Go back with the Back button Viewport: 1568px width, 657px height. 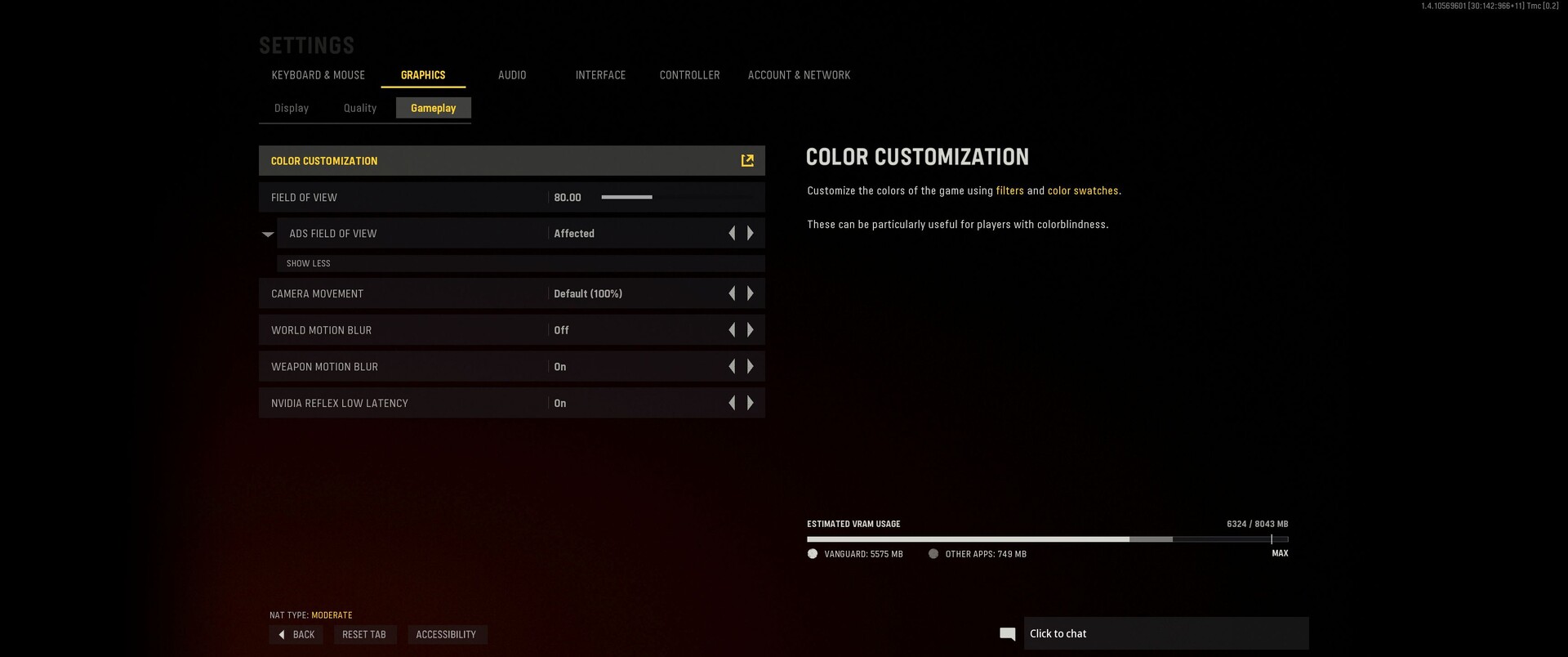click(x=296, y=635)
